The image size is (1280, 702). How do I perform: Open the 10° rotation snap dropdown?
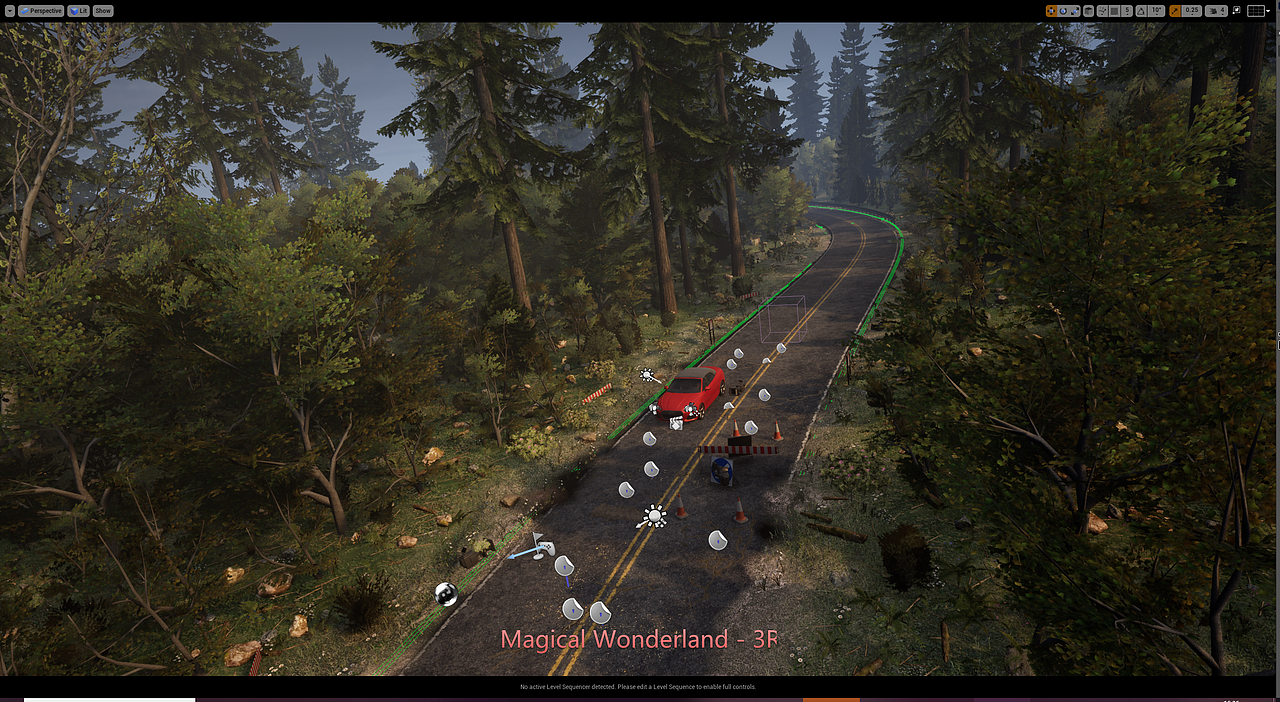pyautogui.click(x=1156, y=11)
